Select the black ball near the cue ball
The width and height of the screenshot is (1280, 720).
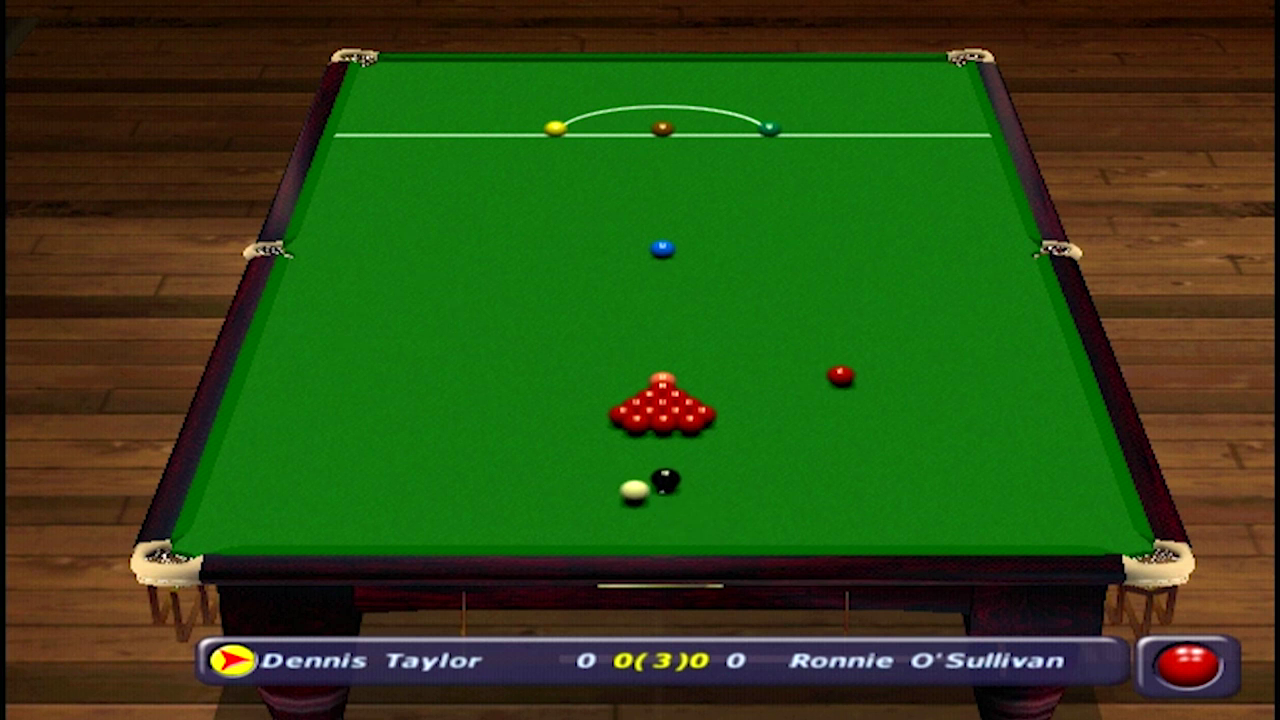tap(665, 480)
